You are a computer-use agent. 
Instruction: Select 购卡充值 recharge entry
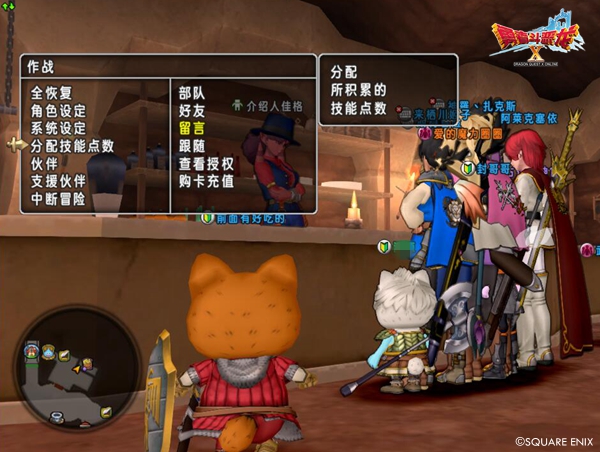[206, 181]
